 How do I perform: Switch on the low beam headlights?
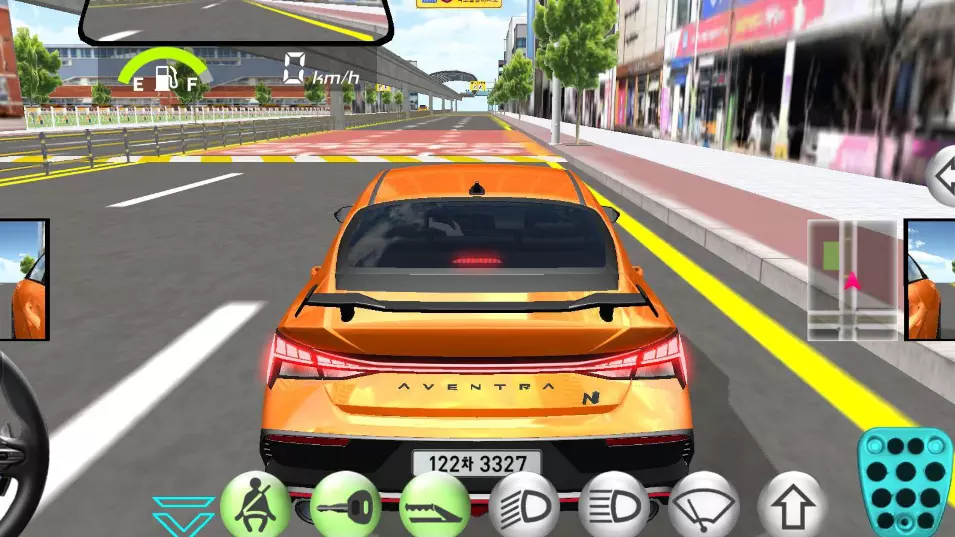click(x=524, y=506)
